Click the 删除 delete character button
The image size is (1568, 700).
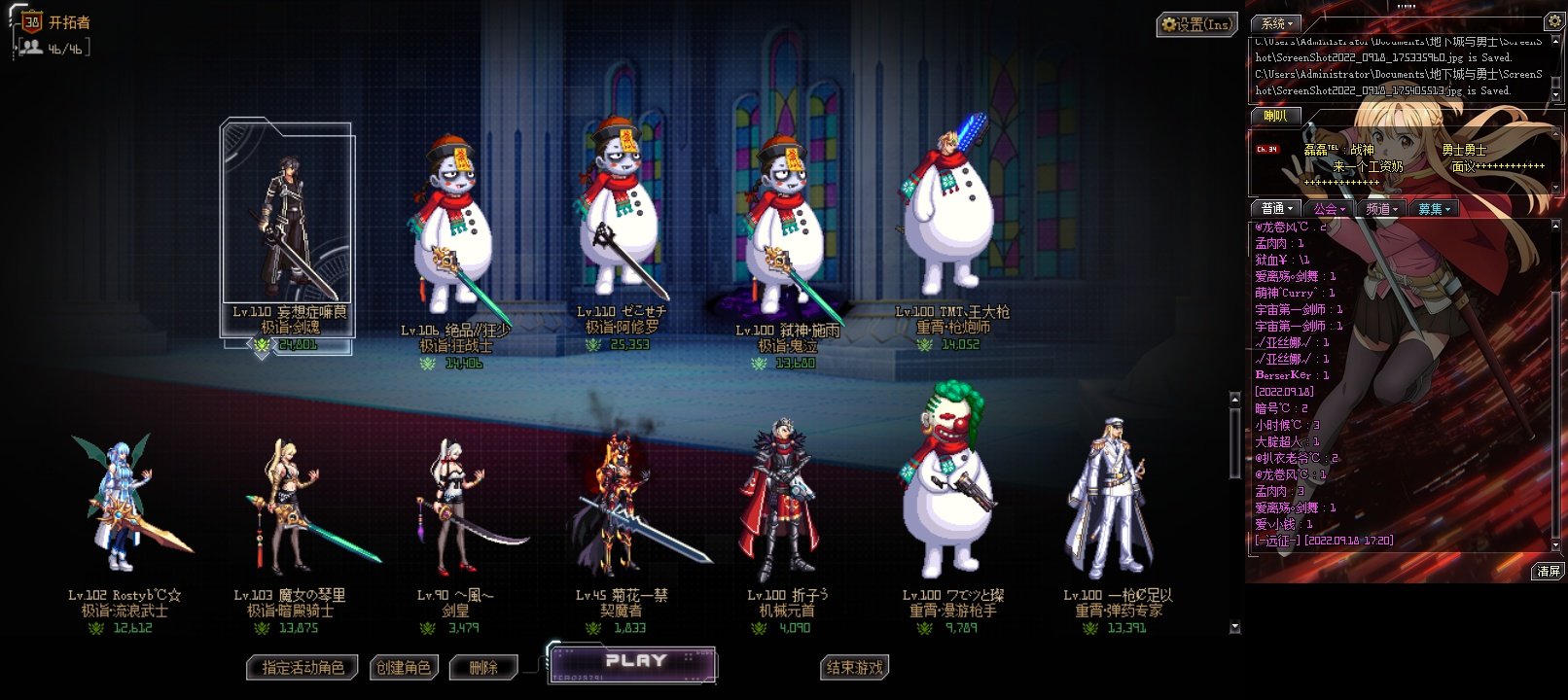[483, 668]
